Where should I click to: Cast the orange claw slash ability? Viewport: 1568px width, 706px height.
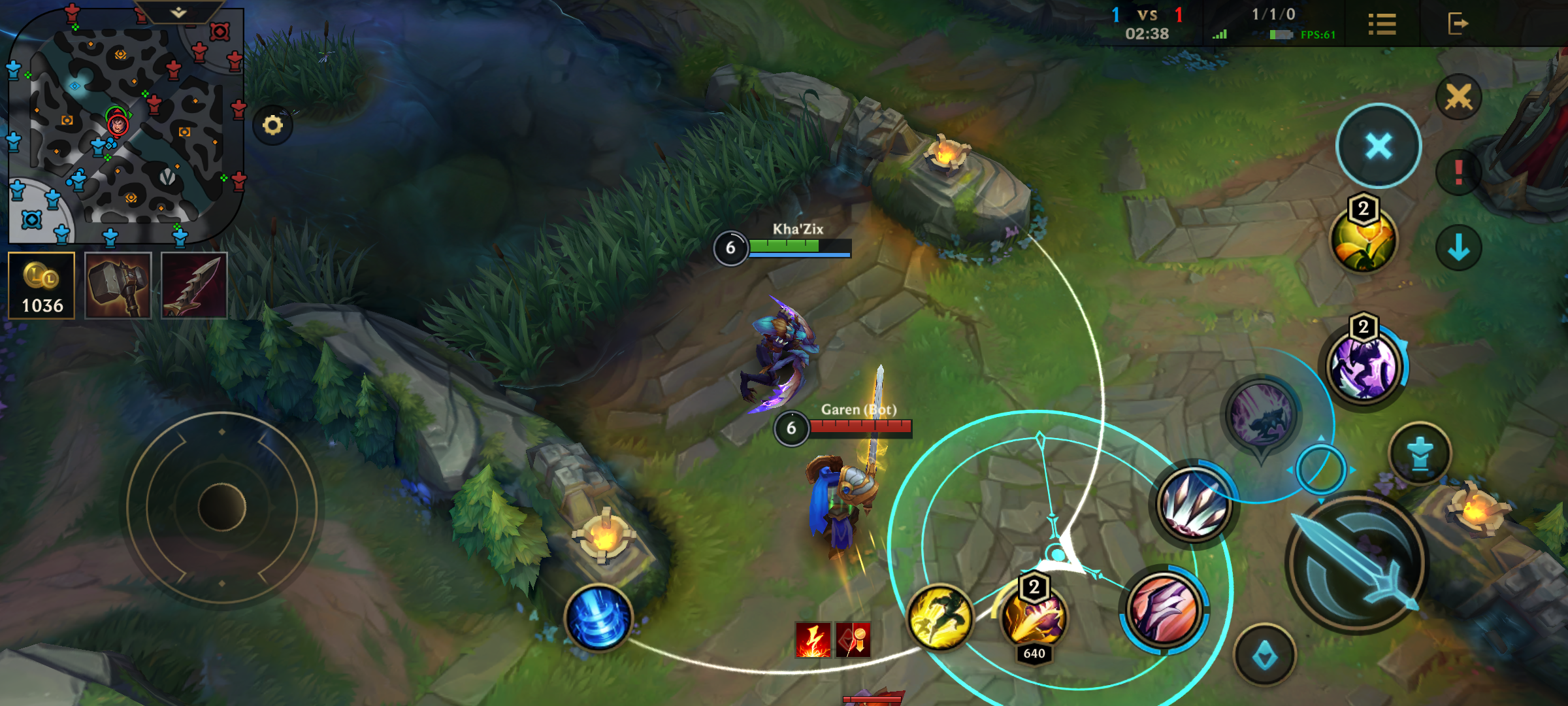[1164, 609]
